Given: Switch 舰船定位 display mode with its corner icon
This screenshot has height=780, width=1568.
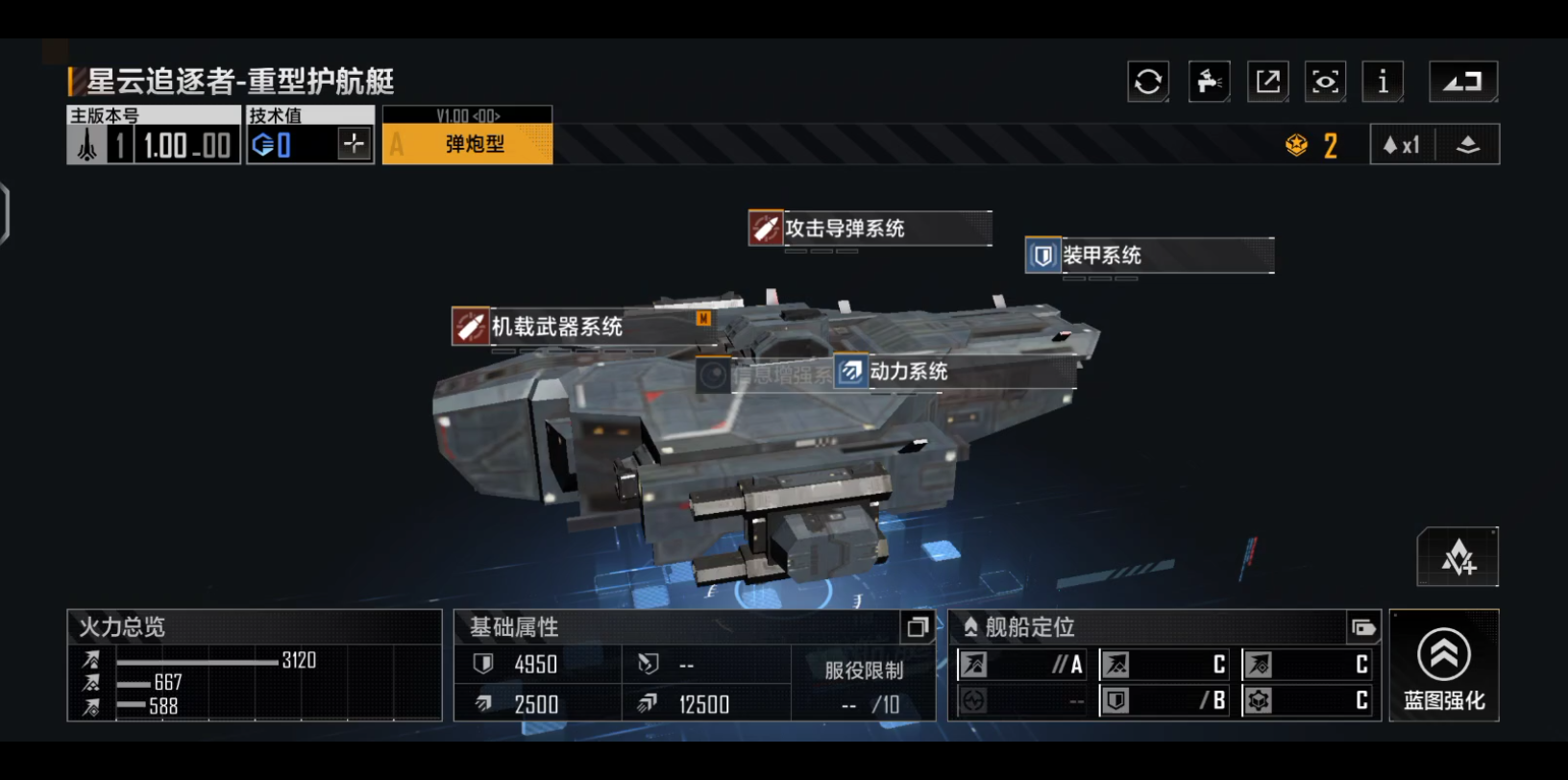Looking at the screenshot, I should tap(1365, 627).
